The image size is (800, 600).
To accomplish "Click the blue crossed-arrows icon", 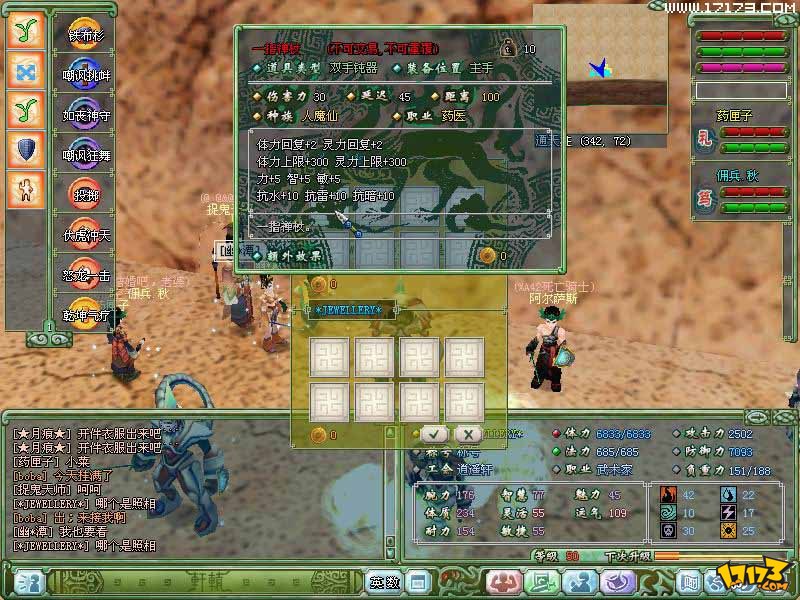I will point(26,70).
